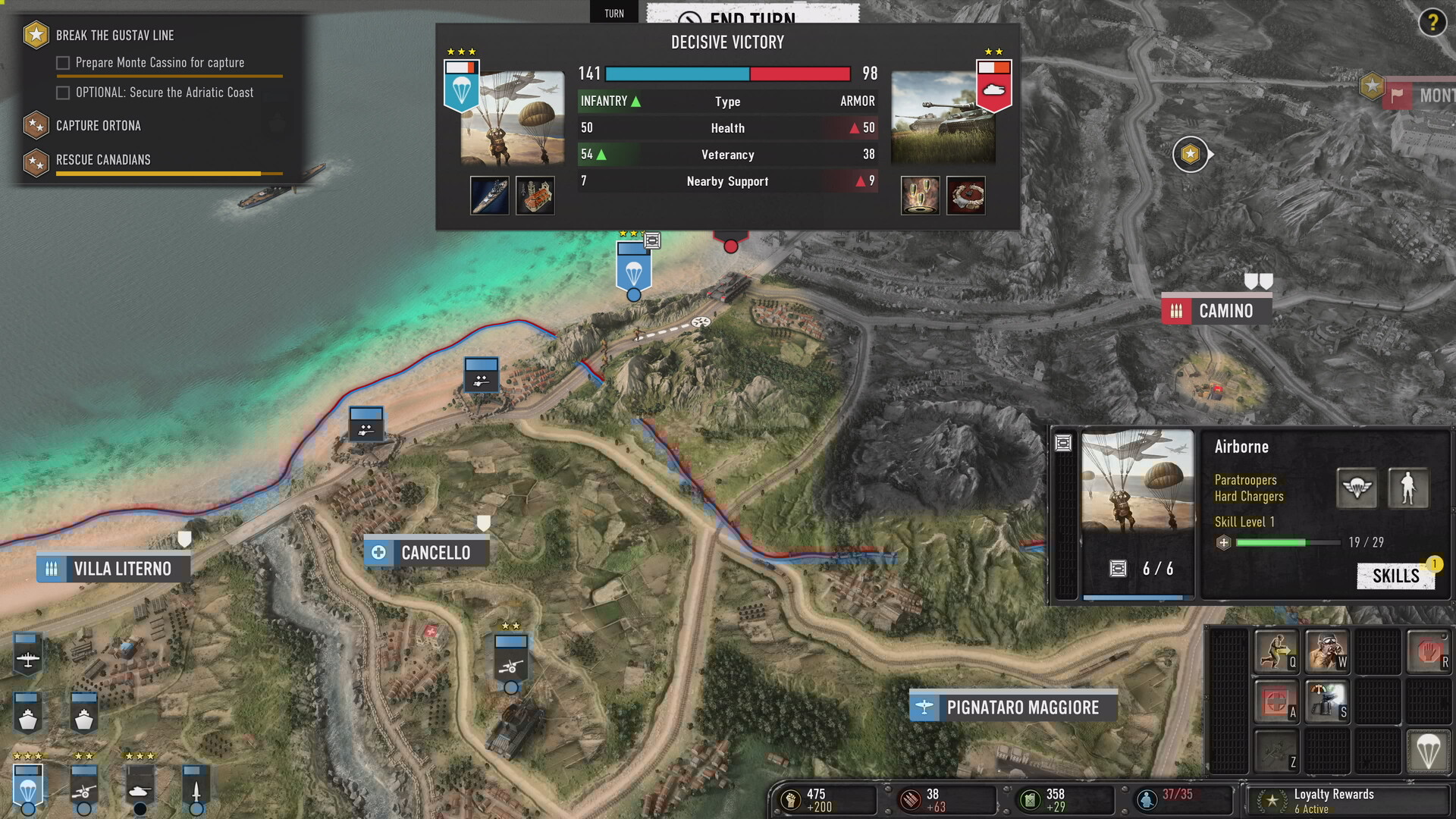
Task: Check Prepare Monte Cassino for capture
Action: [x=61, y=62]
